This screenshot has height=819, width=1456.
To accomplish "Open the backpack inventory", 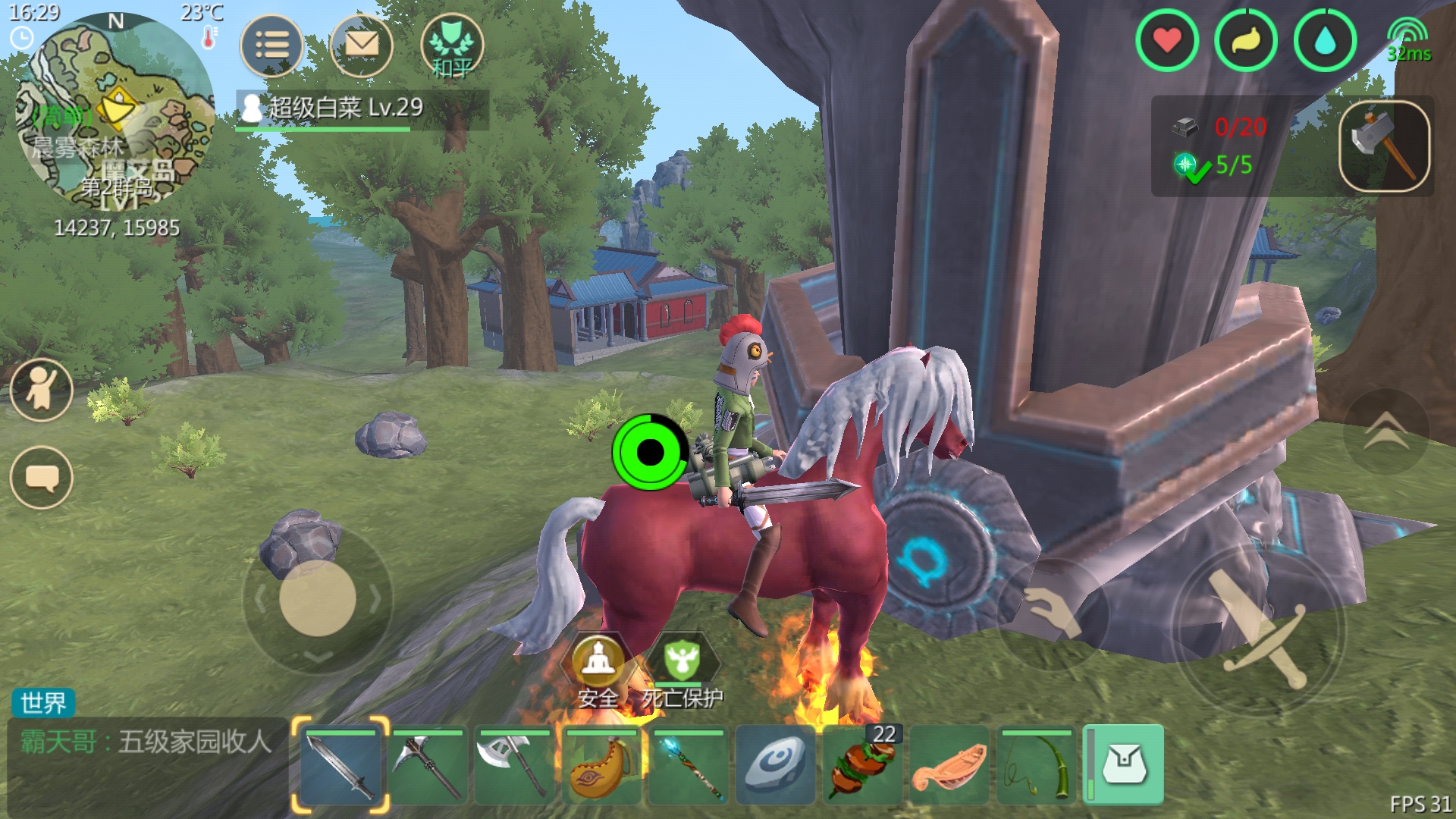I will (1125, 764).
